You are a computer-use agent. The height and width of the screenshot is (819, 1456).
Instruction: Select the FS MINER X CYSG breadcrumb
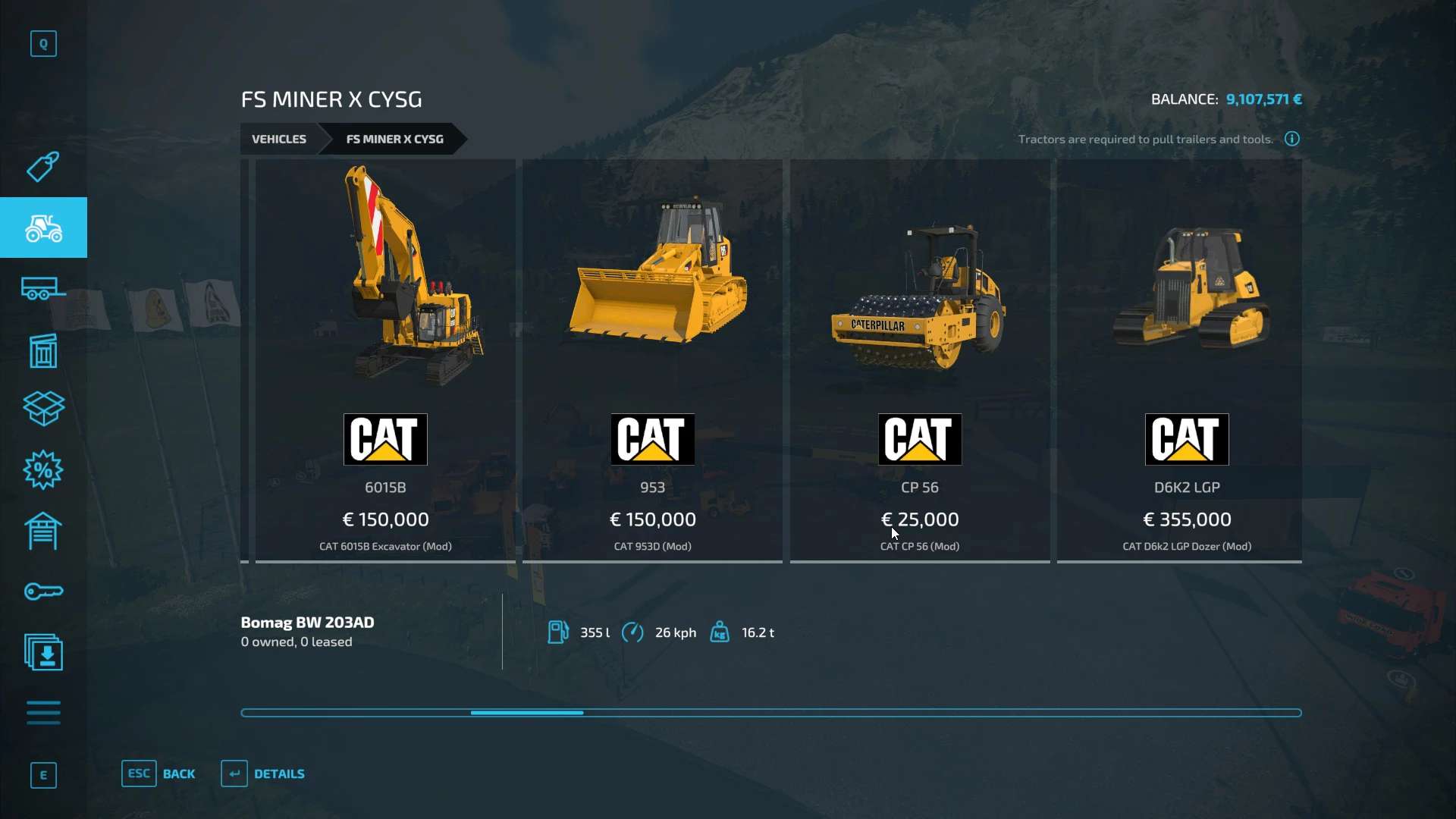[x=395, y=139]
